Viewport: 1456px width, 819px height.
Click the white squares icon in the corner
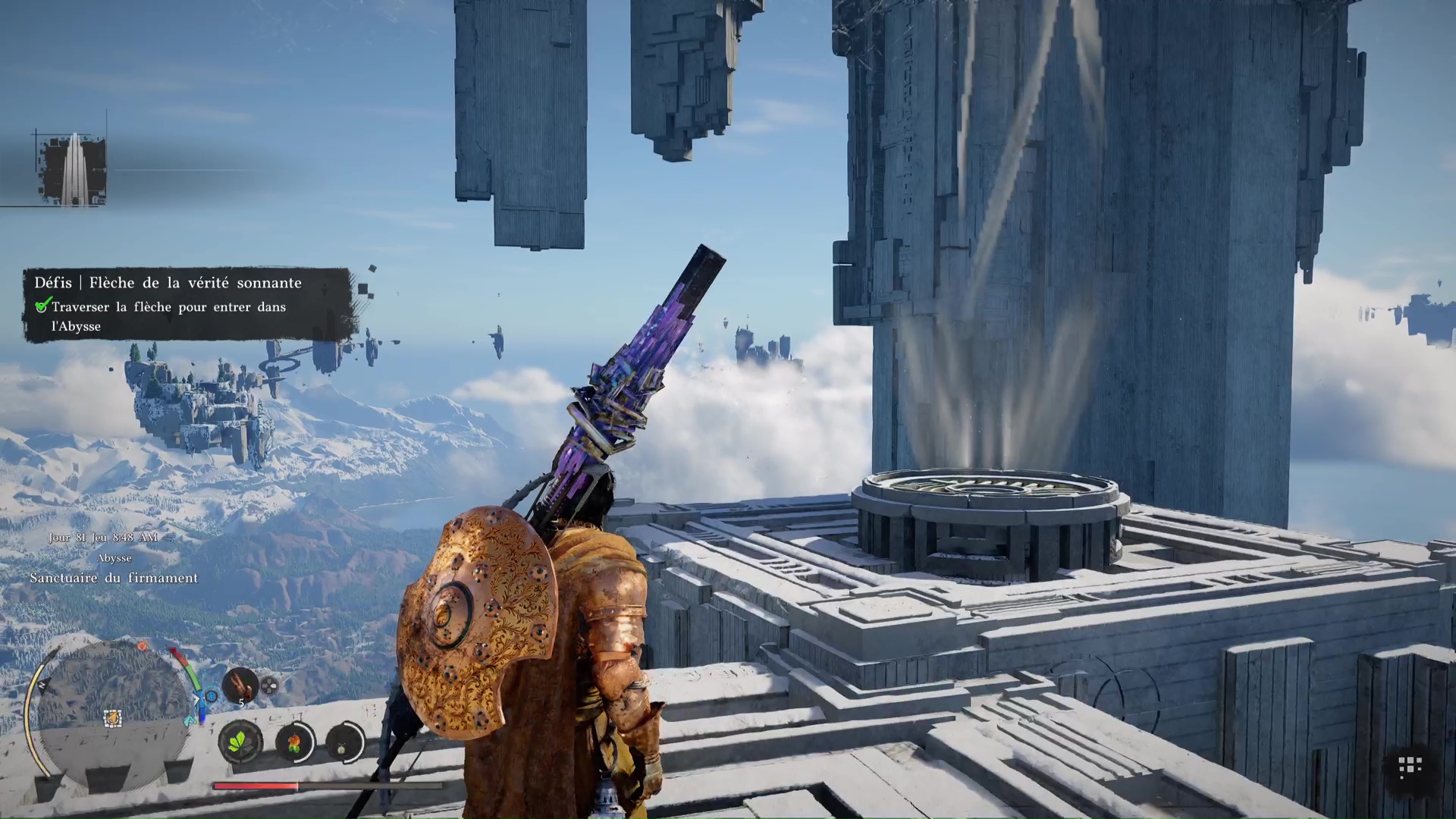[1410, 767]
